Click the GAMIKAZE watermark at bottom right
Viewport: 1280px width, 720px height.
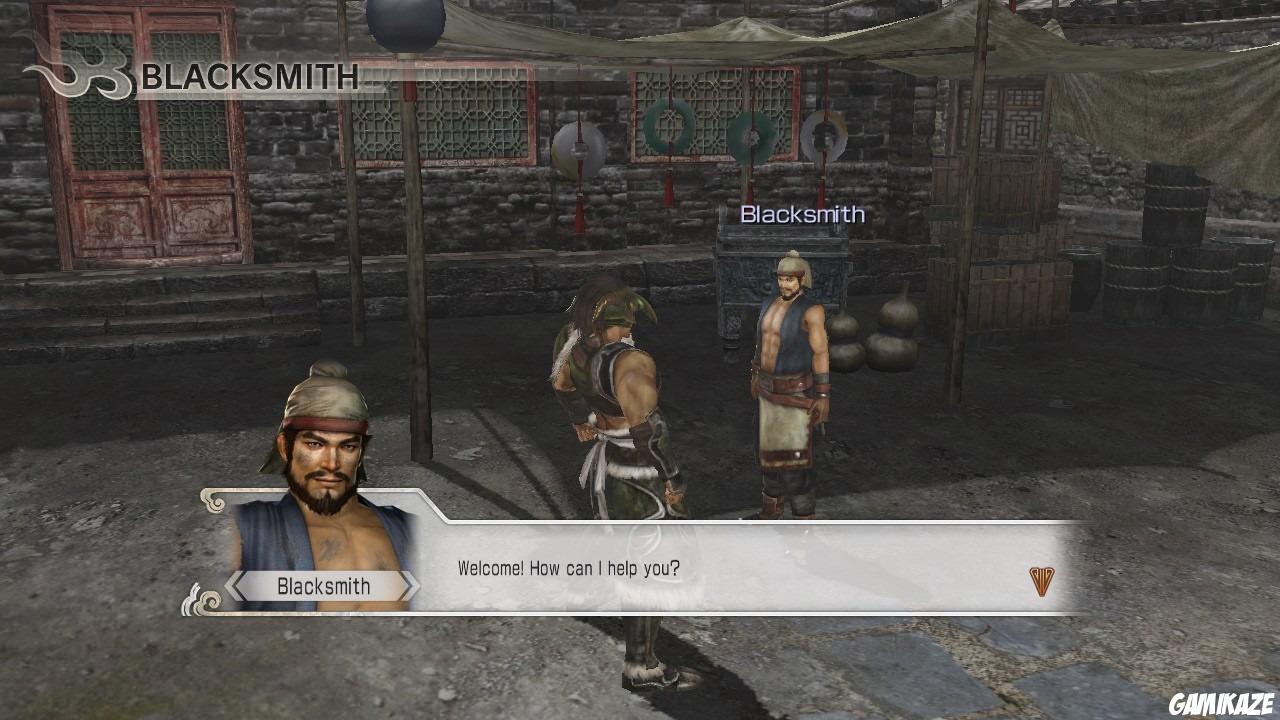pyautogui.click(x=1222, y=703)
